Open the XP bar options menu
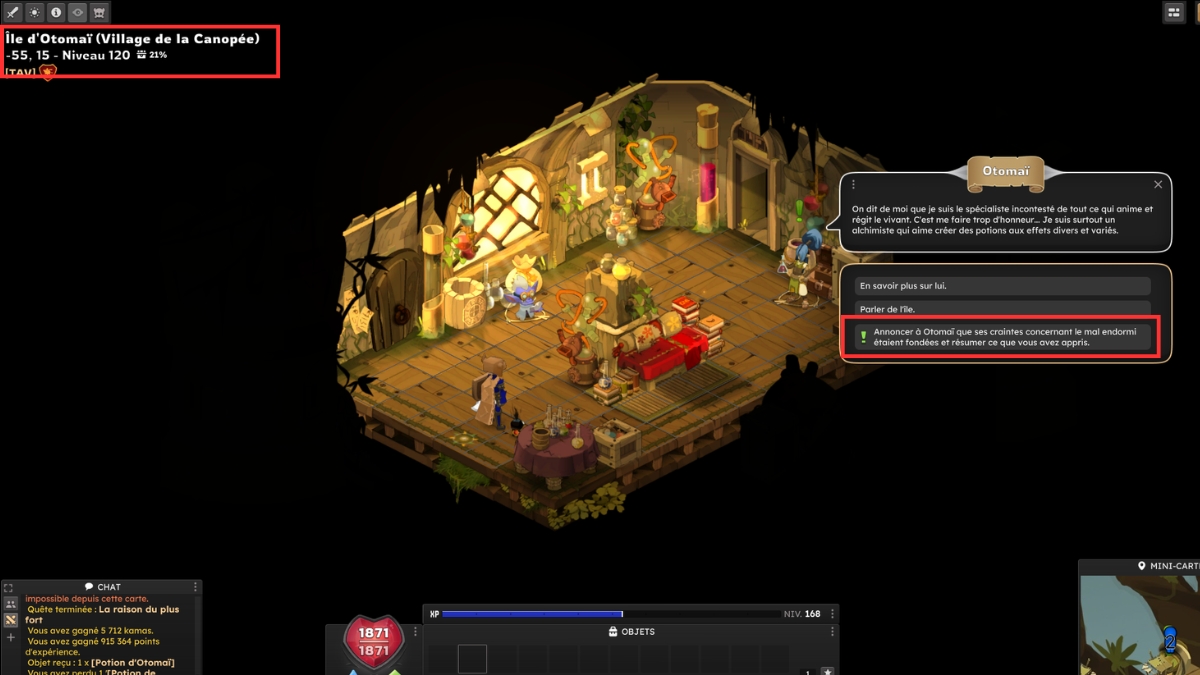This screenshot has width=1200, height=675. click(832, 614)
